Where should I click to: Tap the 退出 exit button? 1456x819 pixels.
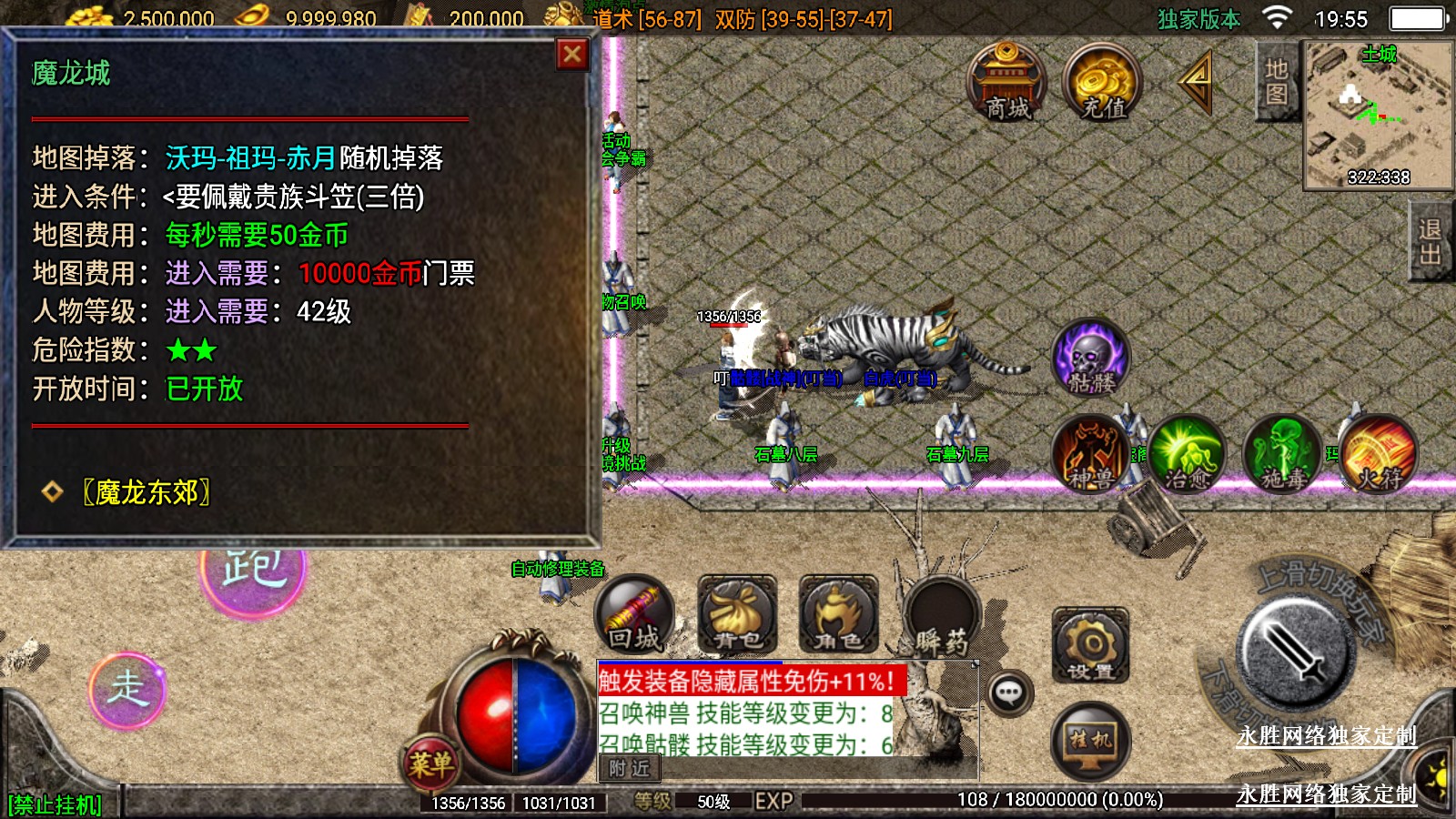[1430, 241]
